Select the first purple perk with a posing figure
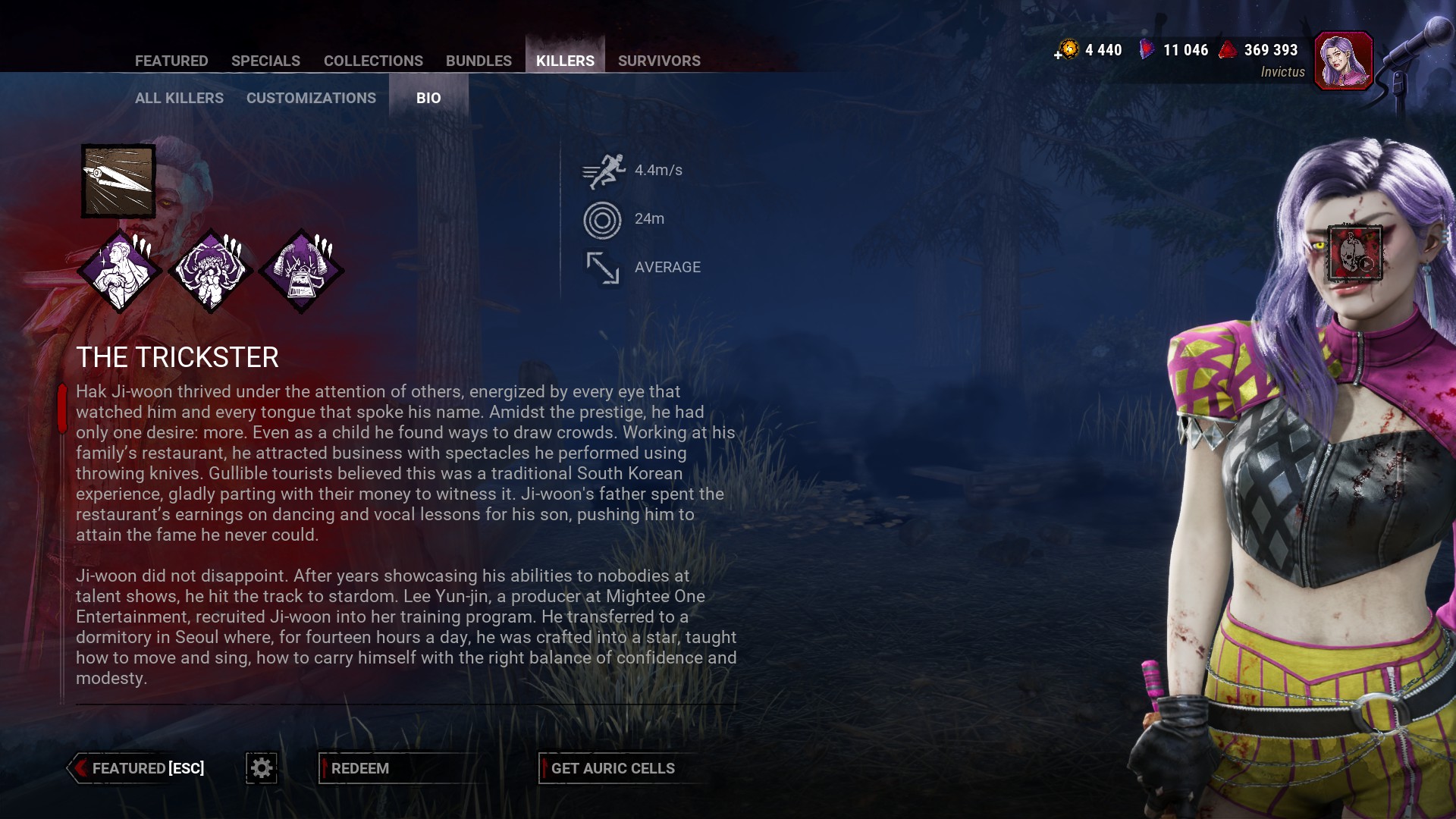The height and width of the screenshot is (819, 1456). 120,271
